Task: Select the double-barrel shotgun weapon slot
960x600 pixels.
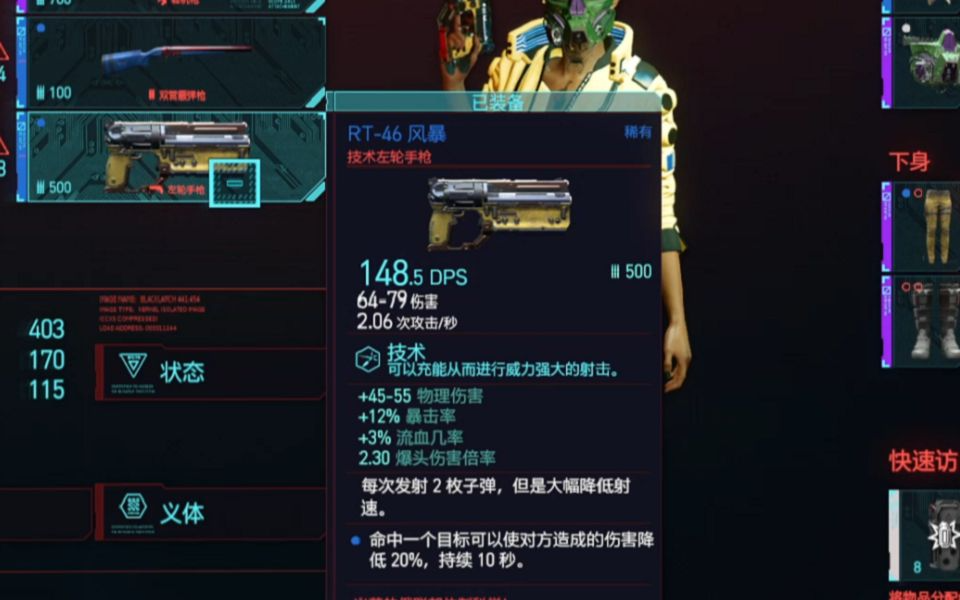Action: tap(170, 62)
